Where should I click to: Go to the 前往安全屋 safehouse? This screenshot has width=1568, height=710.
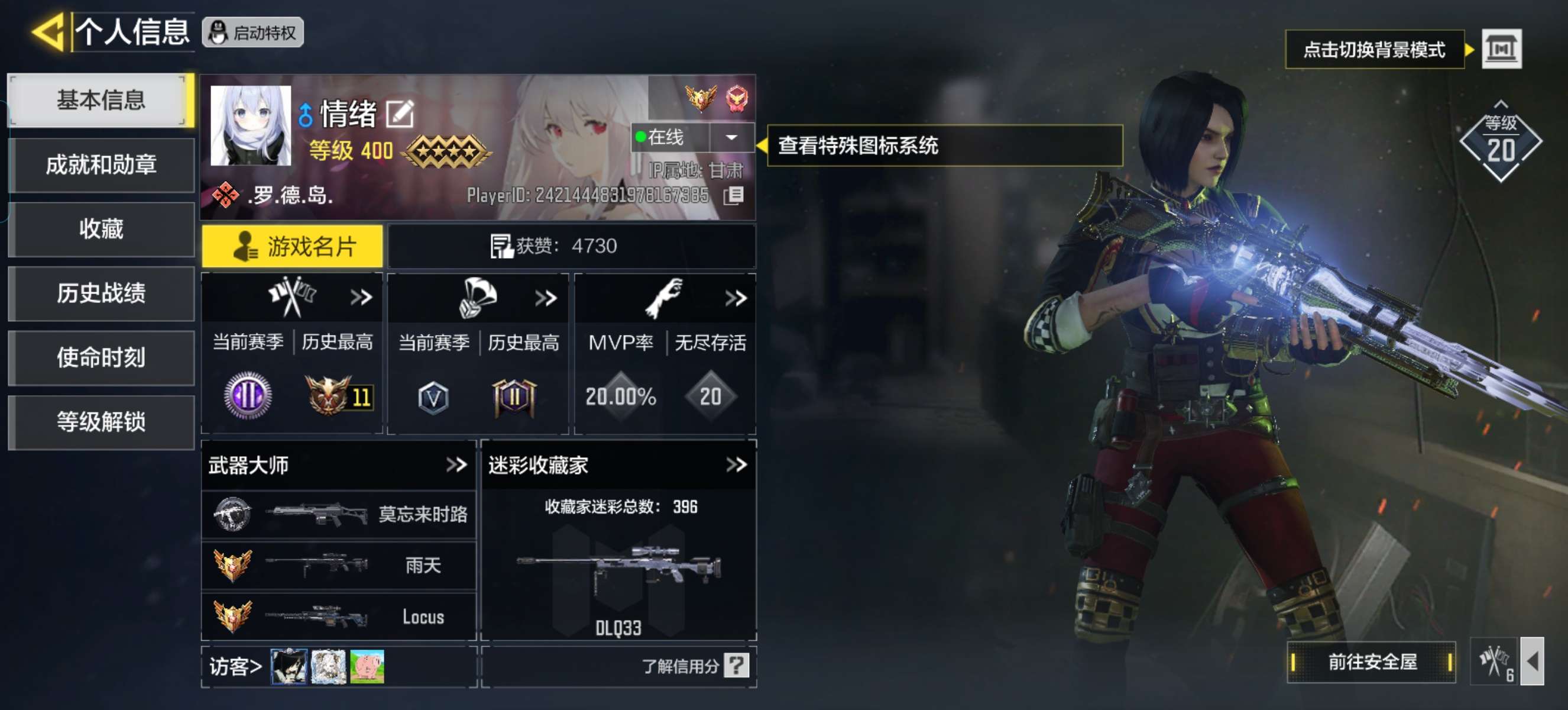click(x=1371, y=662)
